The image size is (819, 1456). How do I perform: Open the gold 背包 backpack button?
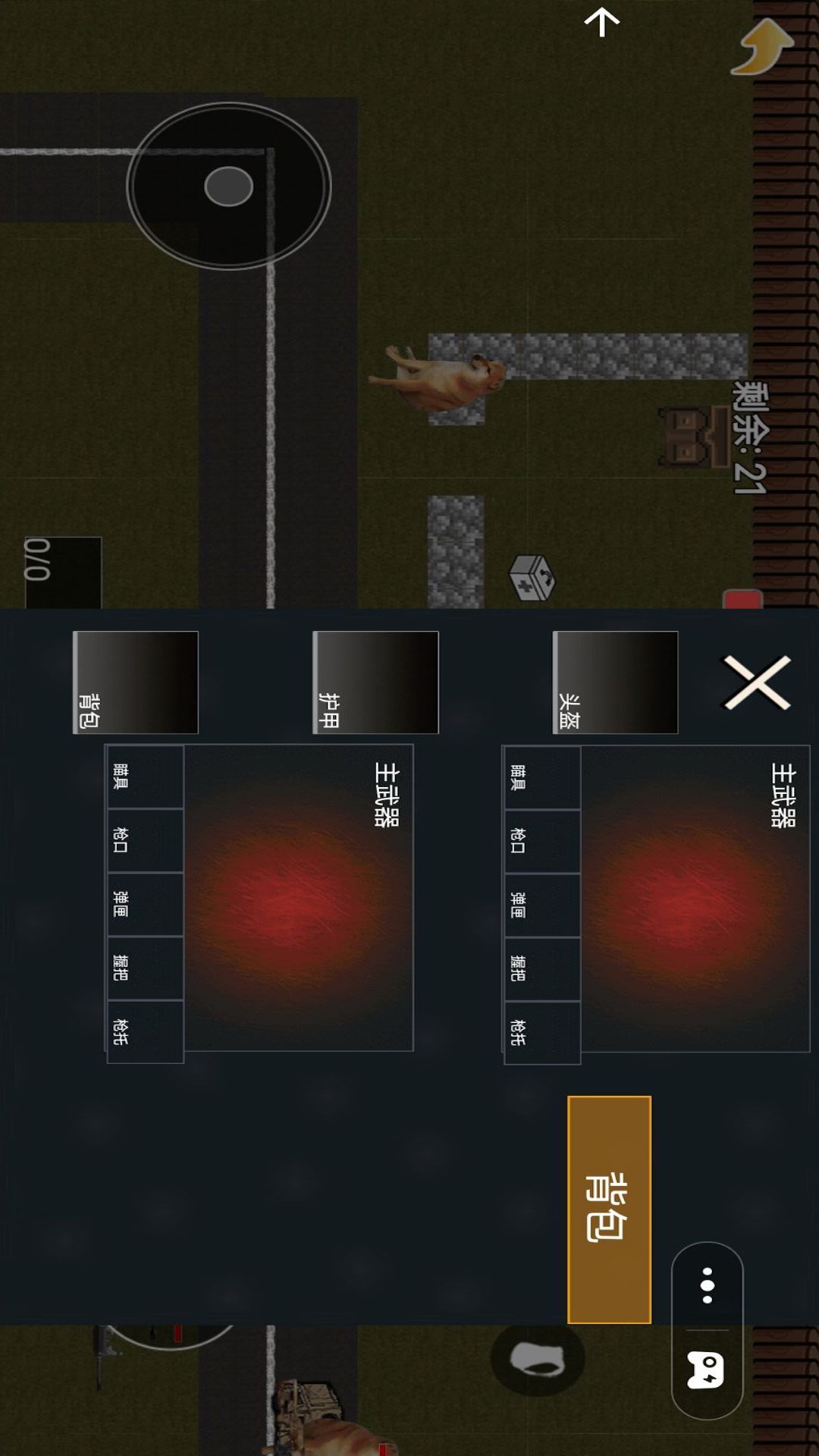[x=609, y=1209]
